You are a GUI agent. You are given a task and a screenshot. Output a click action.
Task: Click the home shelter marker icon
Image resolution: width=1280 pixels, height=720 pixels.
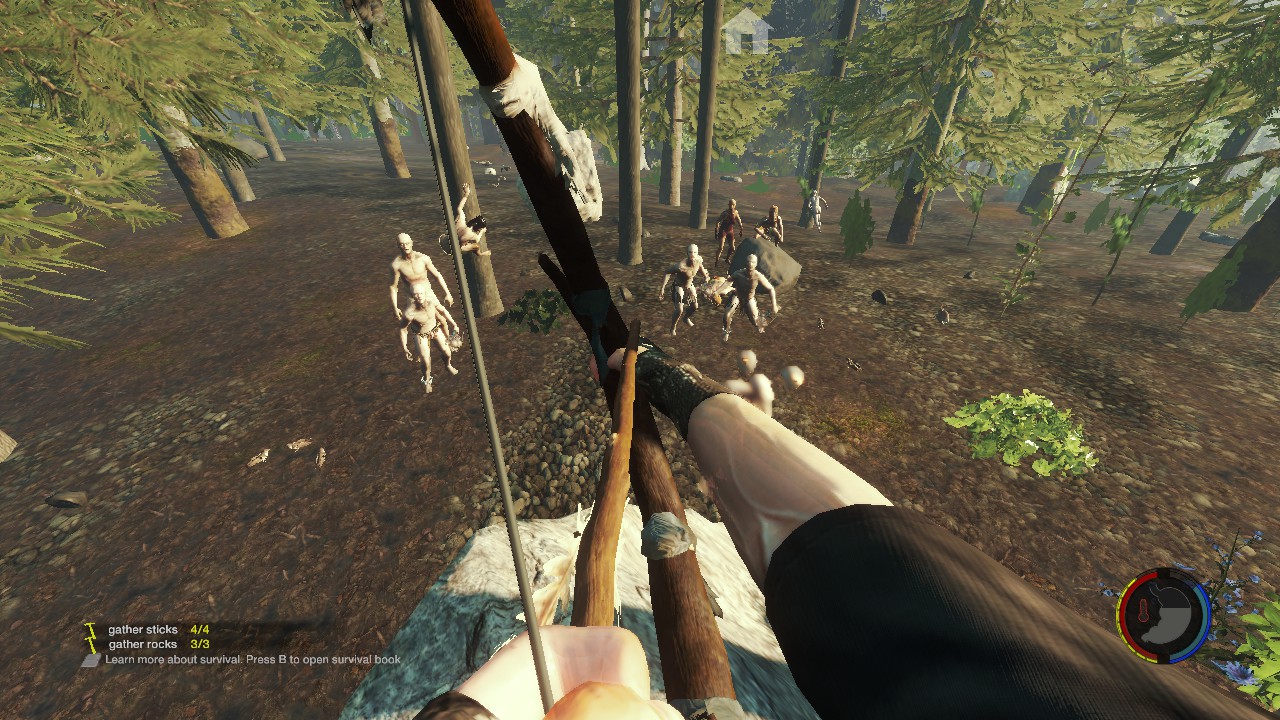coord(746,31)
